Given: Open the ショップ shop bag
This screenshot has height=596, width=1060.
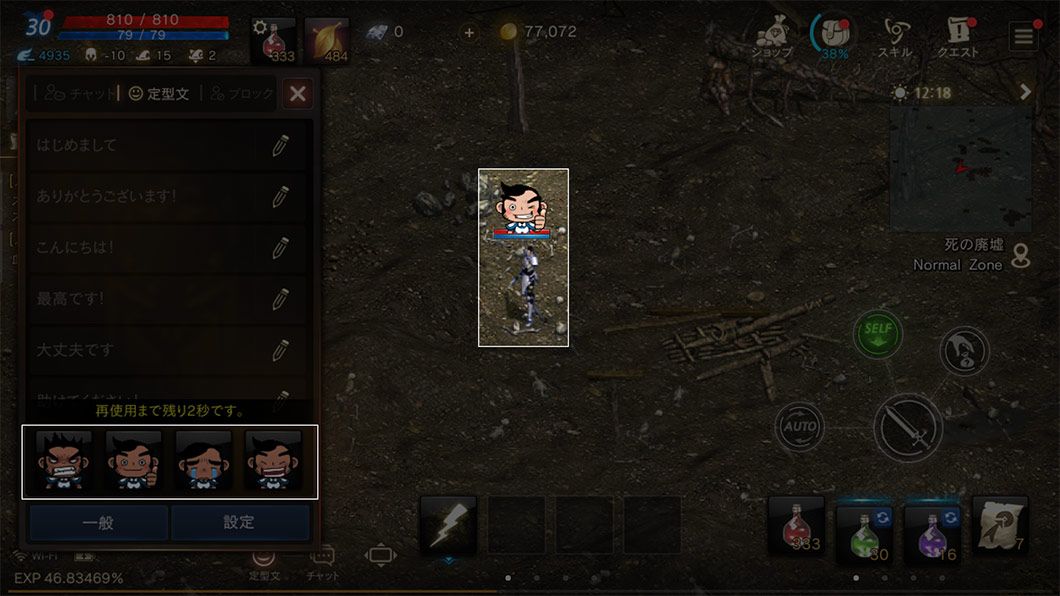Looking at the screenshot, I should pos(772,38).
